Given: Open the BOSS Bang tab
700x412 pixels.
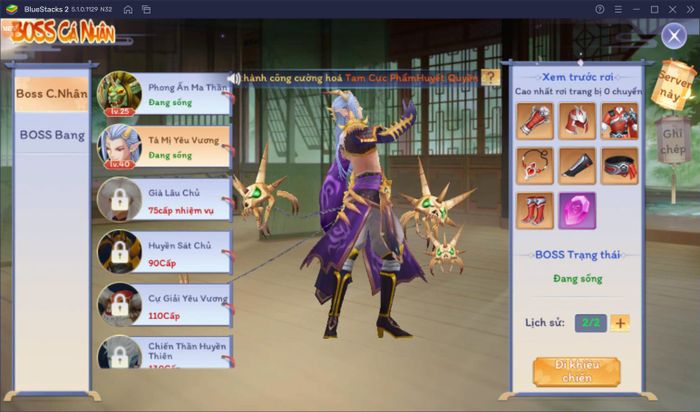Looking at the screenshot, I should pos(51,135).
